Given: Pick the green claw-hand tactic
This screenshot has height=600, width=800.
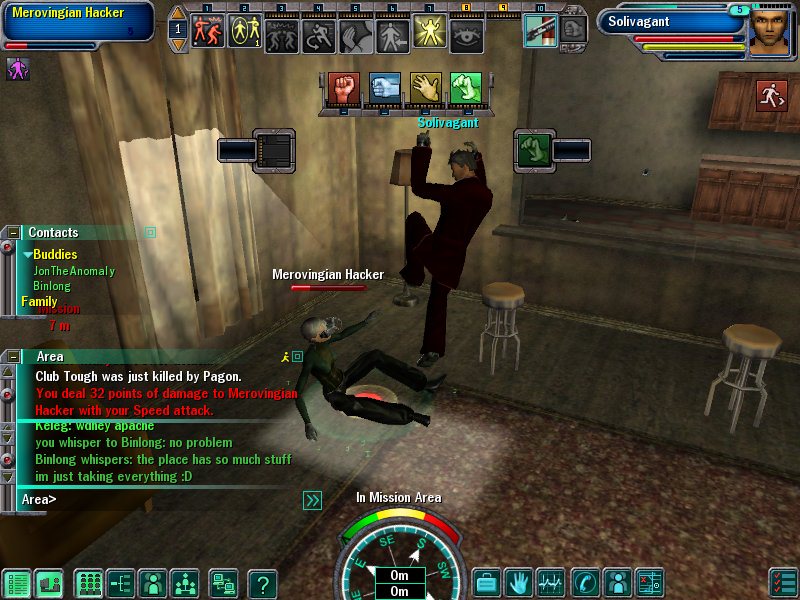Looking at the screenshot, I should (x=466, y=89).
